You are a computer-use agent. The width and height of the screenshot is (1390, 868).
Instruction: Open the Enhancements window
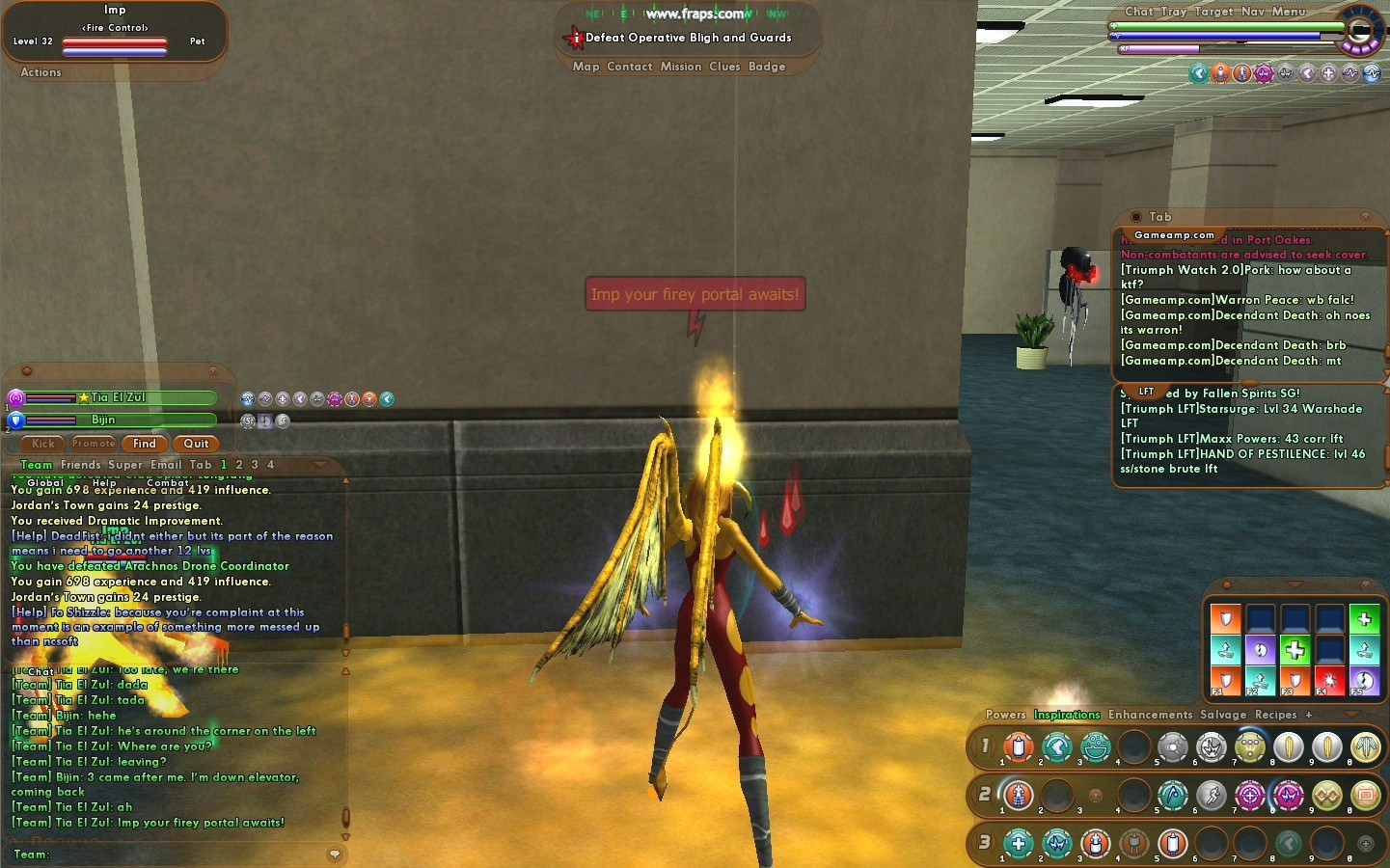click(1150, 715)
